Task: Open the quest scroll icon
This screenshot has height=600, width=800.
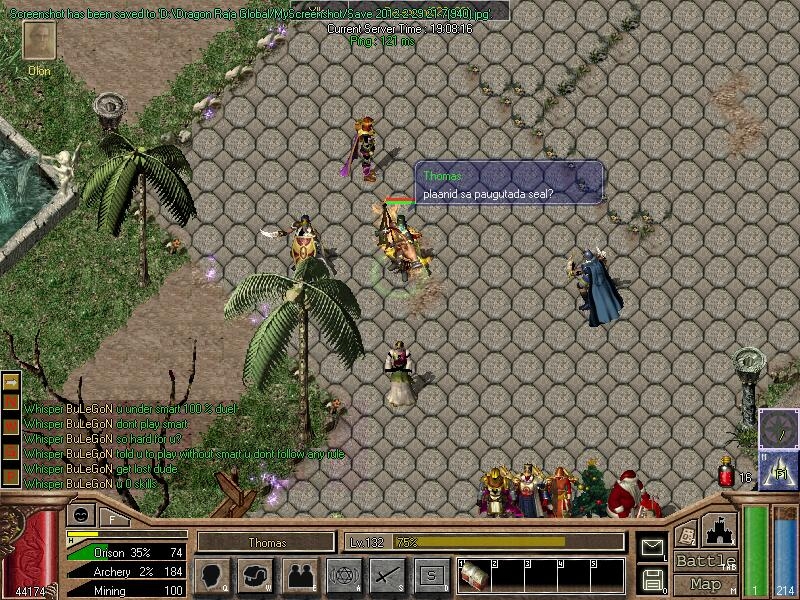Action: [686, 534]
